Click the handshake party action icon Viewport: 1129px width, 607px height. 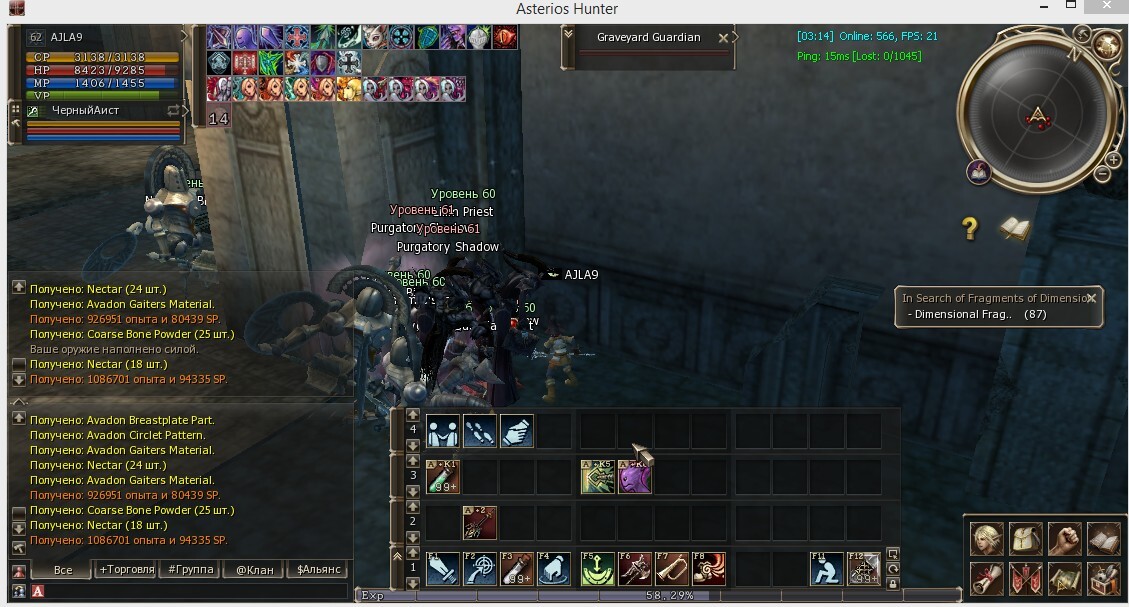coord(442,431)
